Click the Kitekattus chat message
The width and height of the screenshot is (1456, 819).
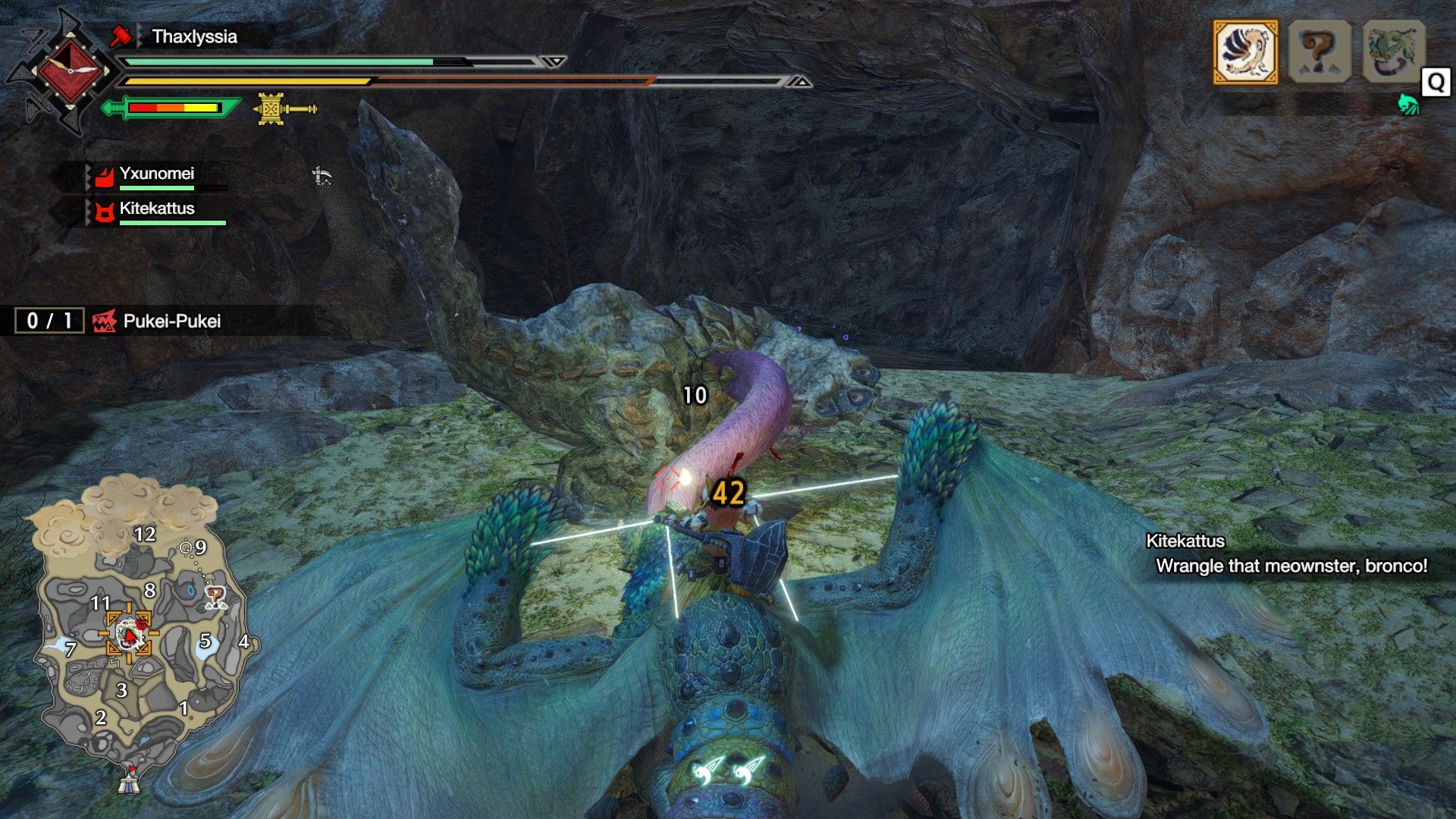point(1289,554)
